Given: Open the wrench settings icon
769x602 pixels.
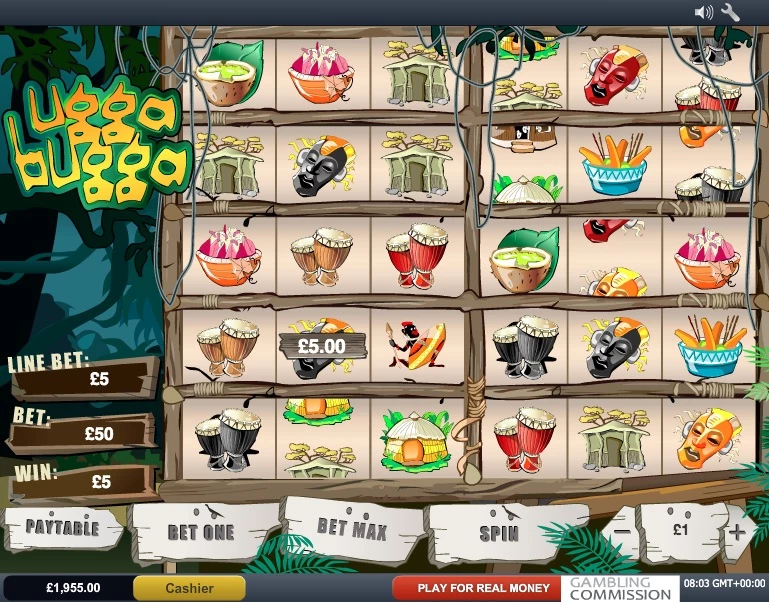Looking at the screenshot, I should [x=730, y=12].
